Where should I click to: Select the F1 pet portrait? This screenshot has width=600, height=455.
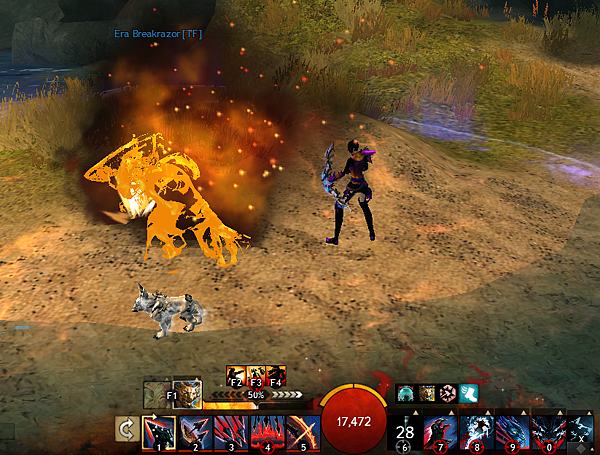click(x=172, y=393)
